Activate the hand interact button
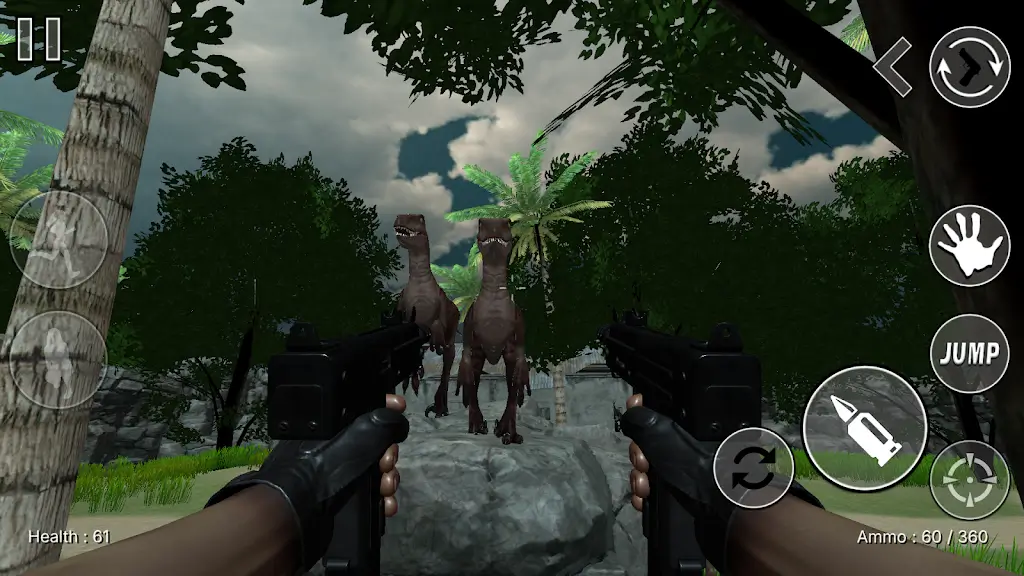The height and width of the screenshot is (576, 1024). (969, 246)
